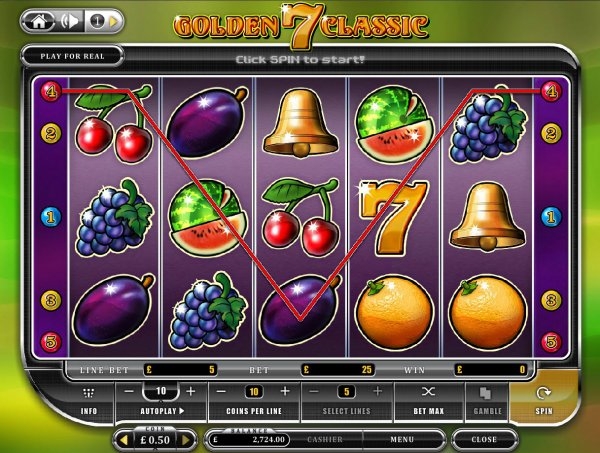This screenshot has width=600, height=453.
Task: Lower the number of selected lines
Action: [315, 392]
